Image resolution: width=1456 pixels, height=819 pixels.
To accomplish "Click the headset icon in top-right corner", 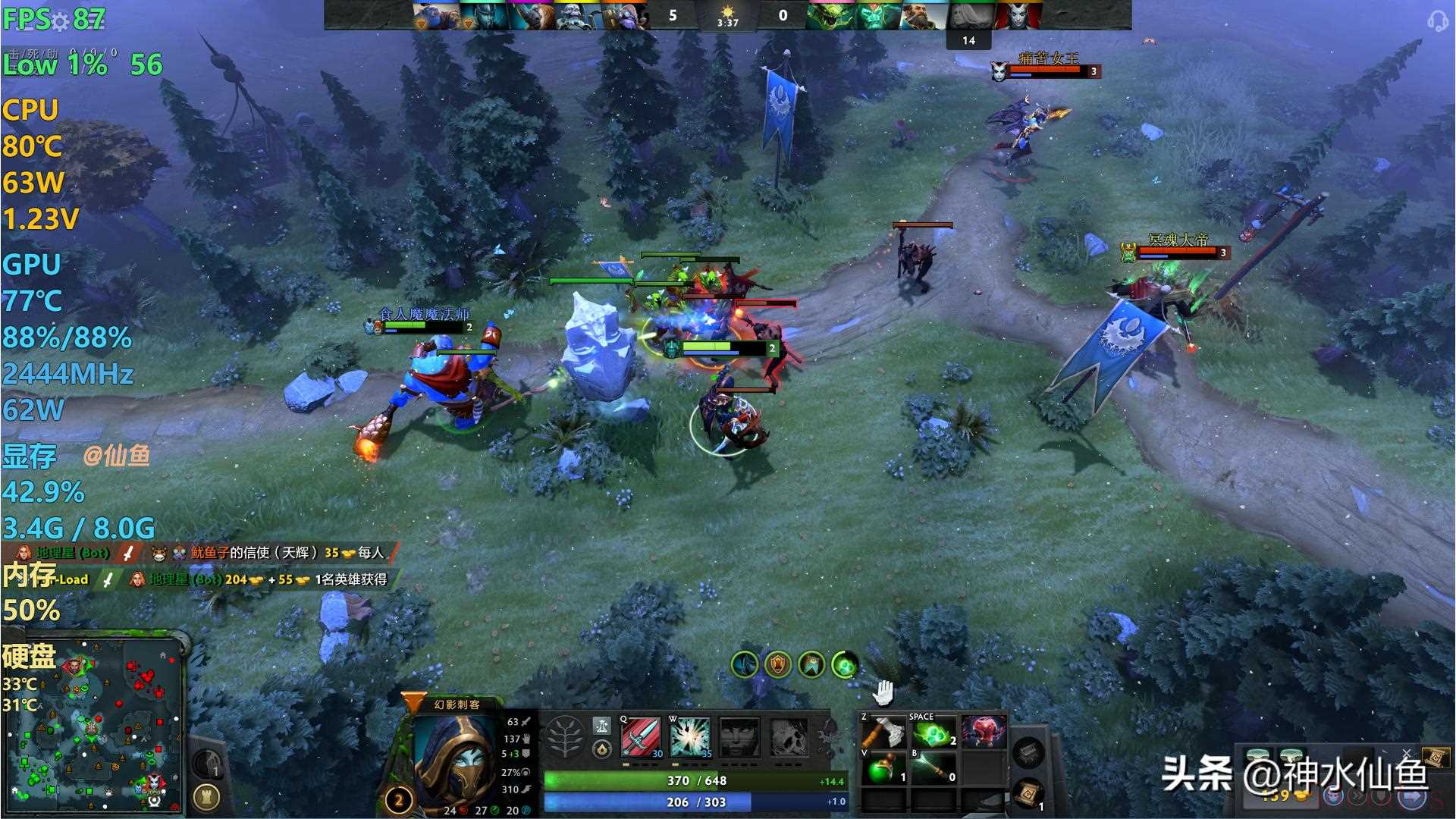I will coord(1437,20).
